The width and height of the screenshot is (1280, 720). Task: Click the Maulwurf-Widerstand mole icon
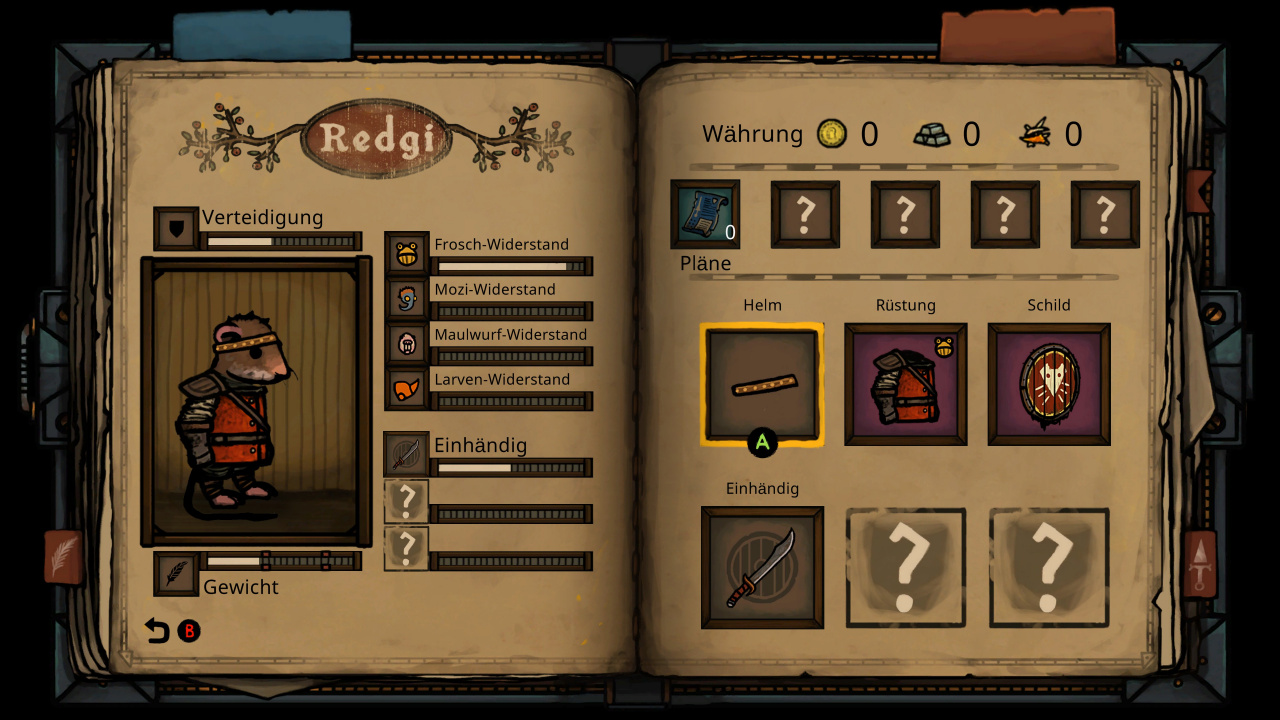click(406, 344)
